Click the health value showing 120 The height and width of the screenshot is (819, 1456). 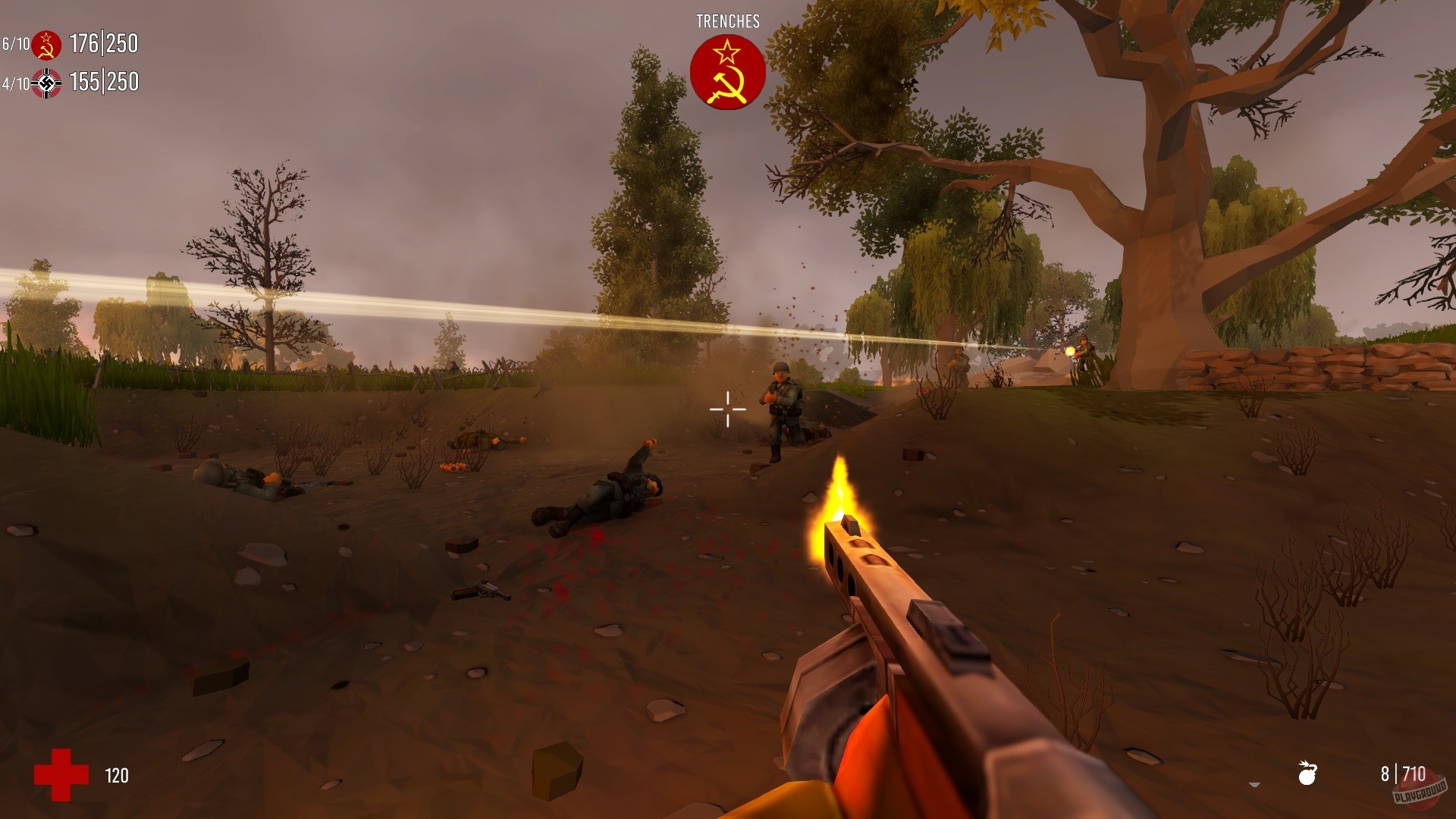point(118,774)
